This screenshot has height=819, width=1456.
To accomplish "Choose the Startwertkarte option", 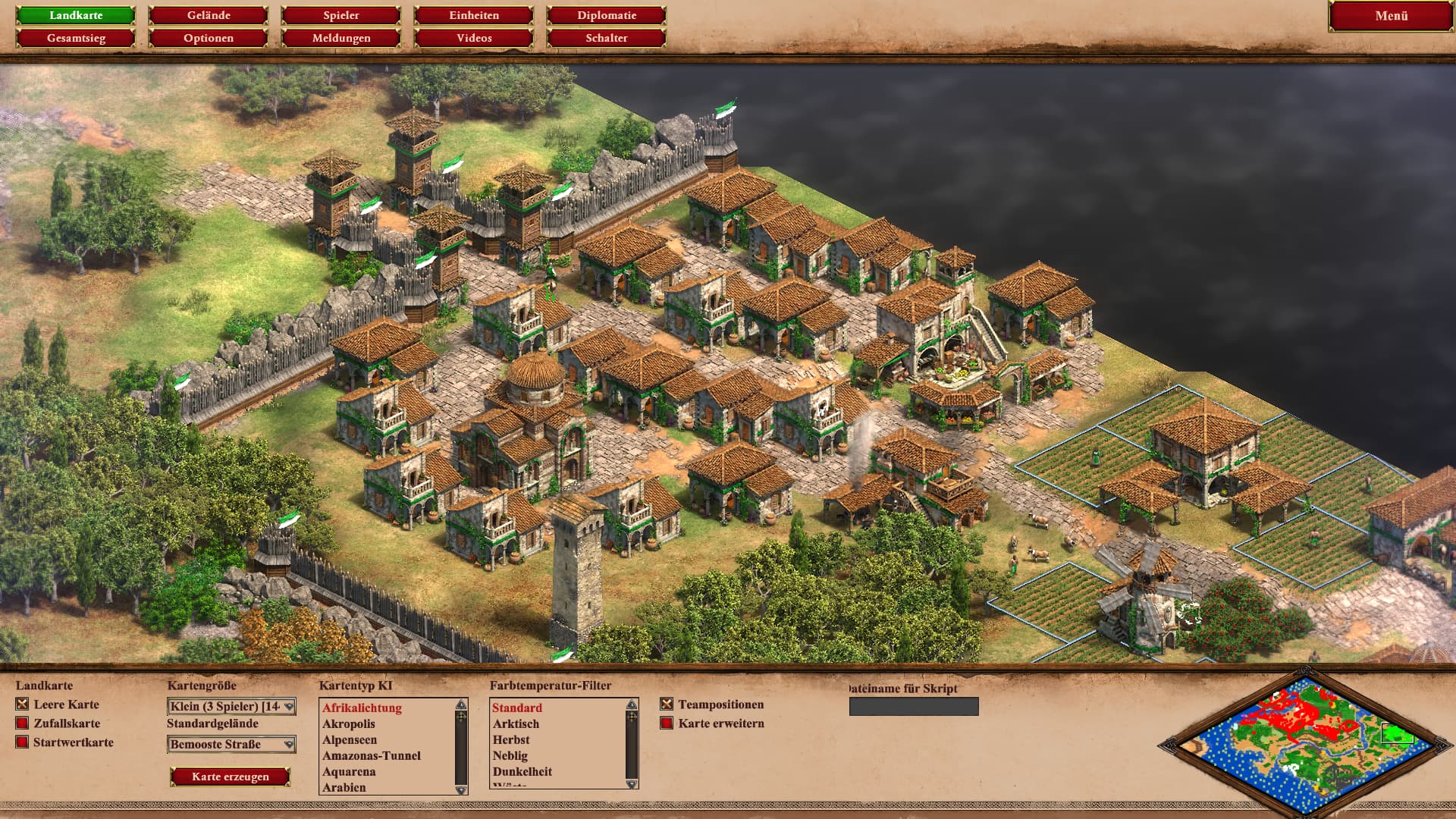I will coord(23,742).
